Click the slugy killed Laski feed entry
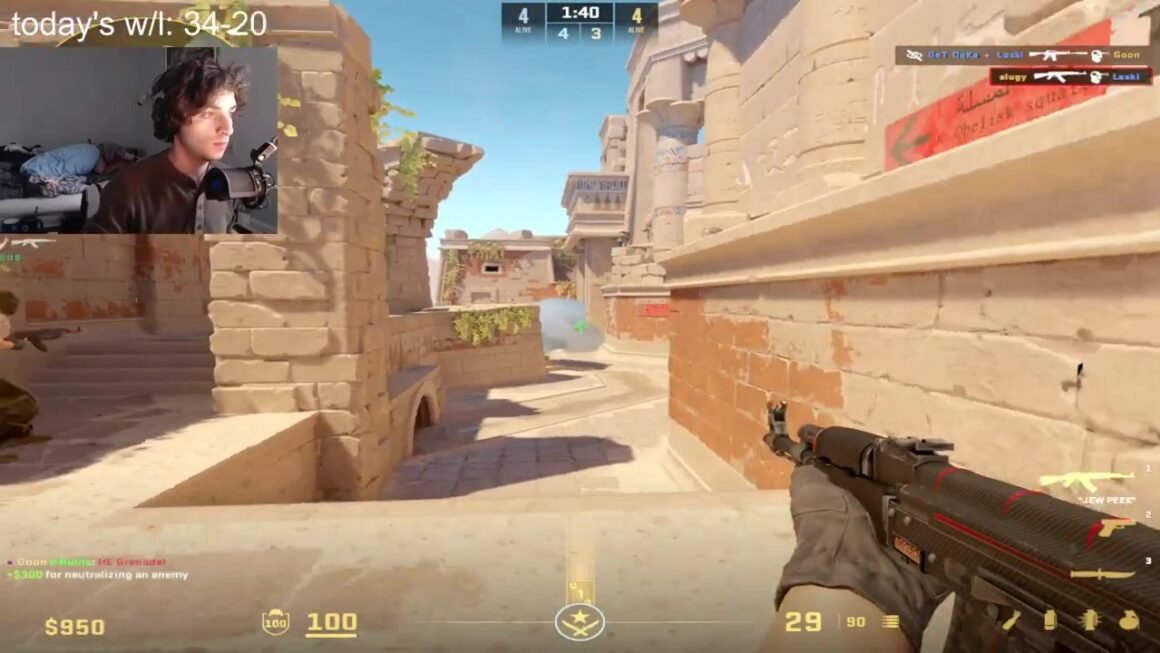 click(x=1070, y=76)
